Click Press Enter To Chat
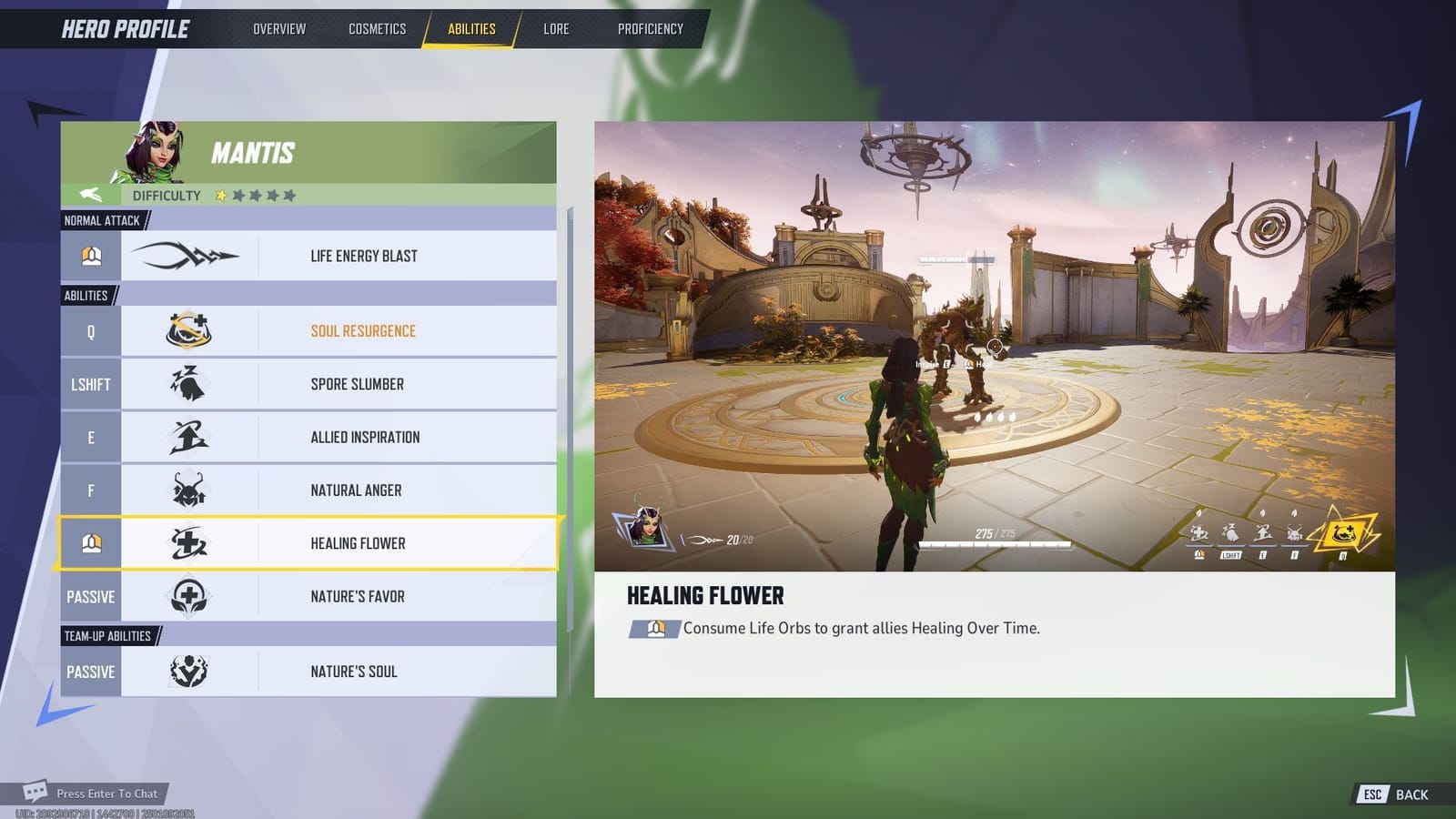Image resolution: width=1456 pixels, height=819 pixels. pos(106,794)
